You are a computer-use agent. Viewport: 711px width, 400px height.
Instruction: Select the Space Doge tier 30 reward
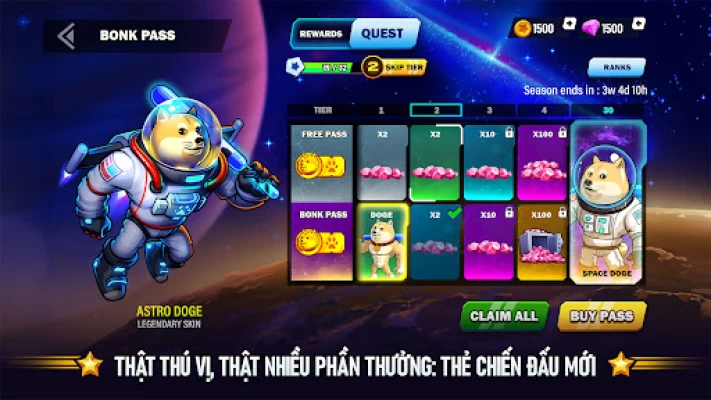click(x=609, y=205)
